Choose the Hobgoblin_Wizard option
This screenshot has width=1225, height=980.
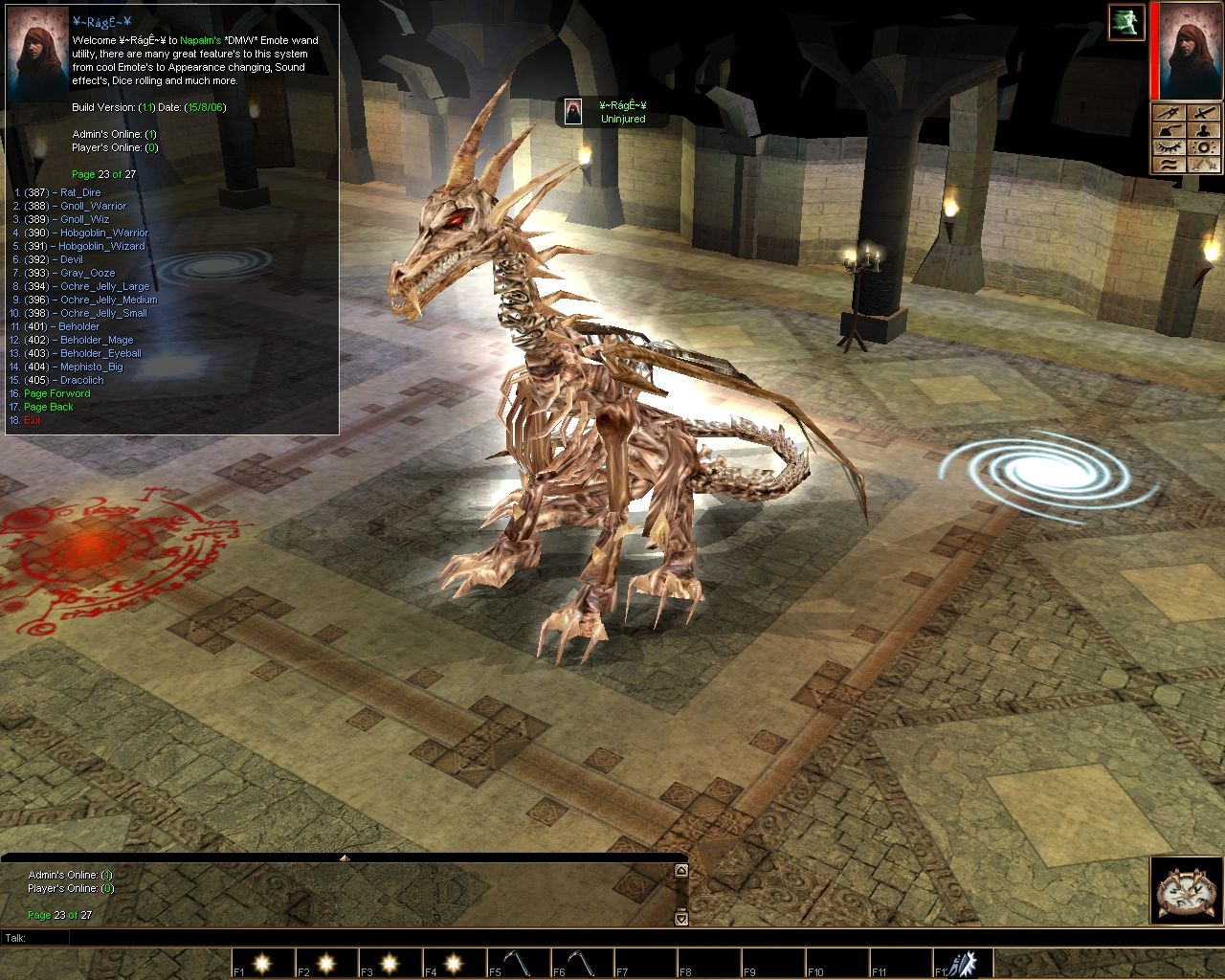click(x=101, y=246)
